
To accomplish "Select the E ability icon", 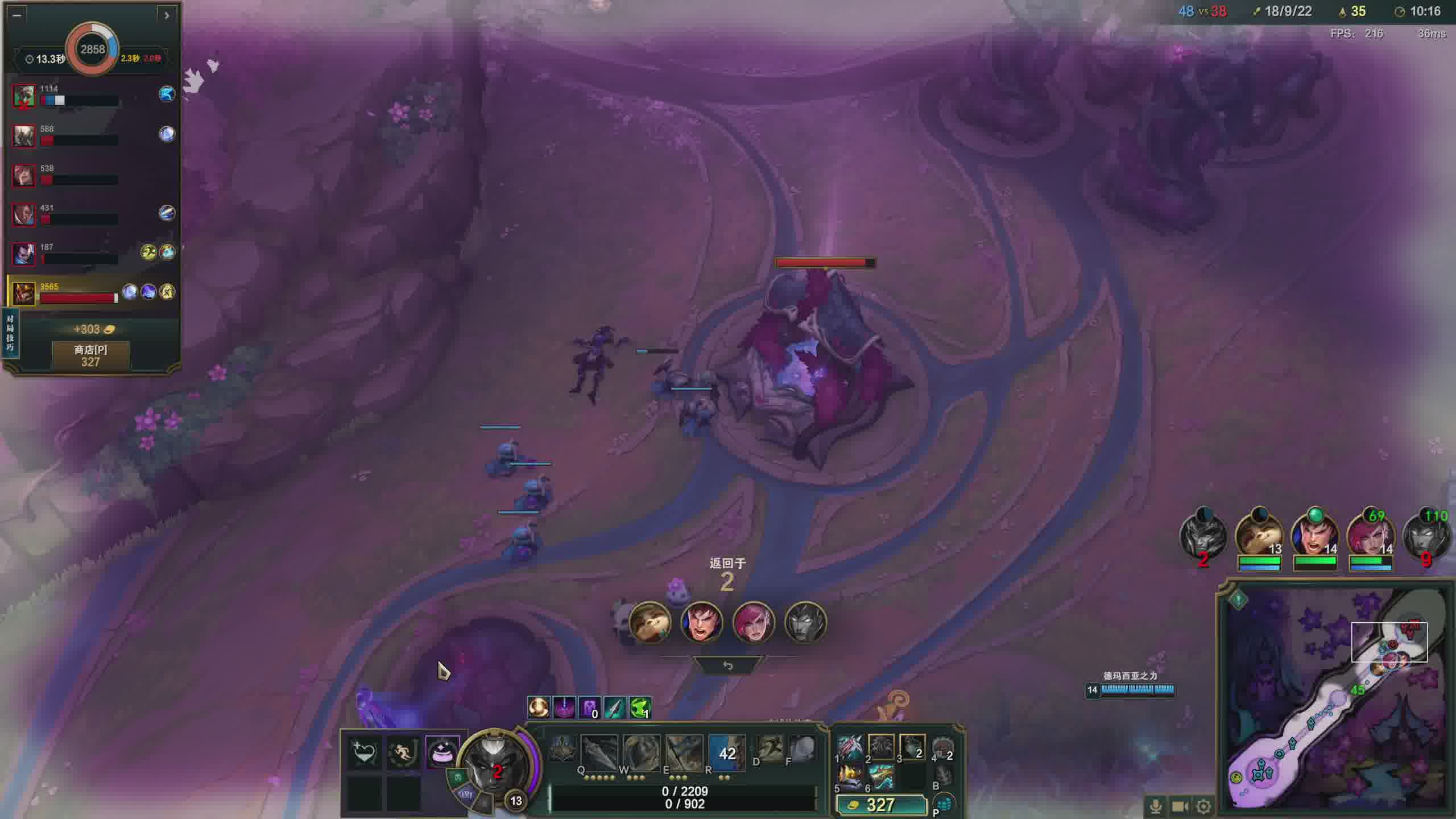I will click(x=684, y=752).
